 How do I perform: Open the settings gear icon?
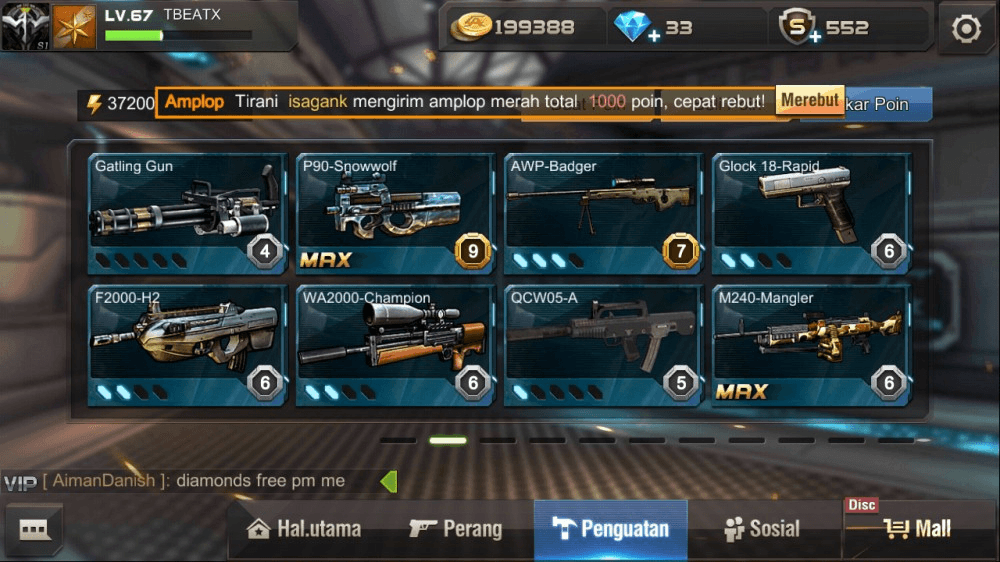[966, 29]
